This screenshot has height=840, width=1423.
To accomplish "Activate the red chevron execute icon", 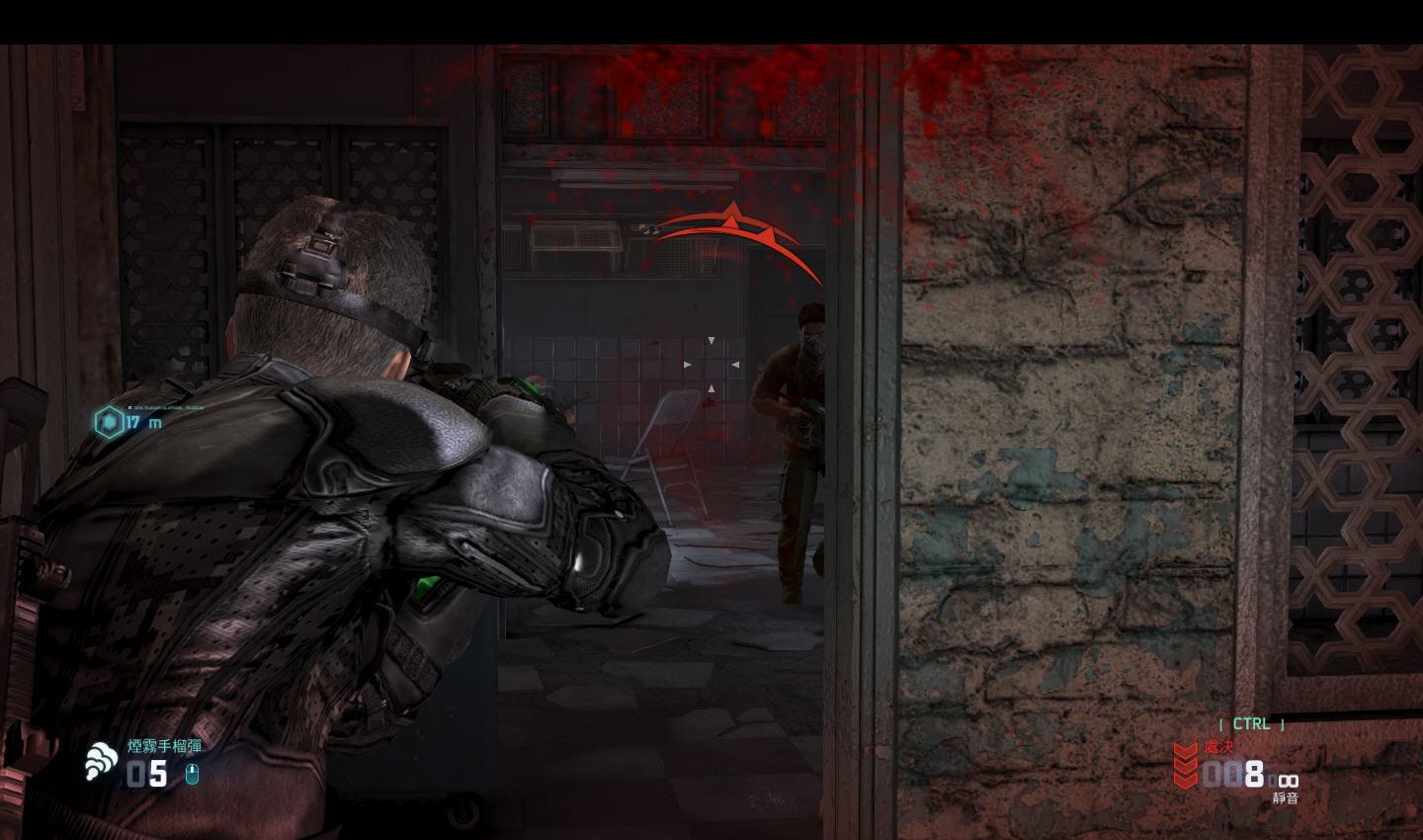I will coord(1185,765).
